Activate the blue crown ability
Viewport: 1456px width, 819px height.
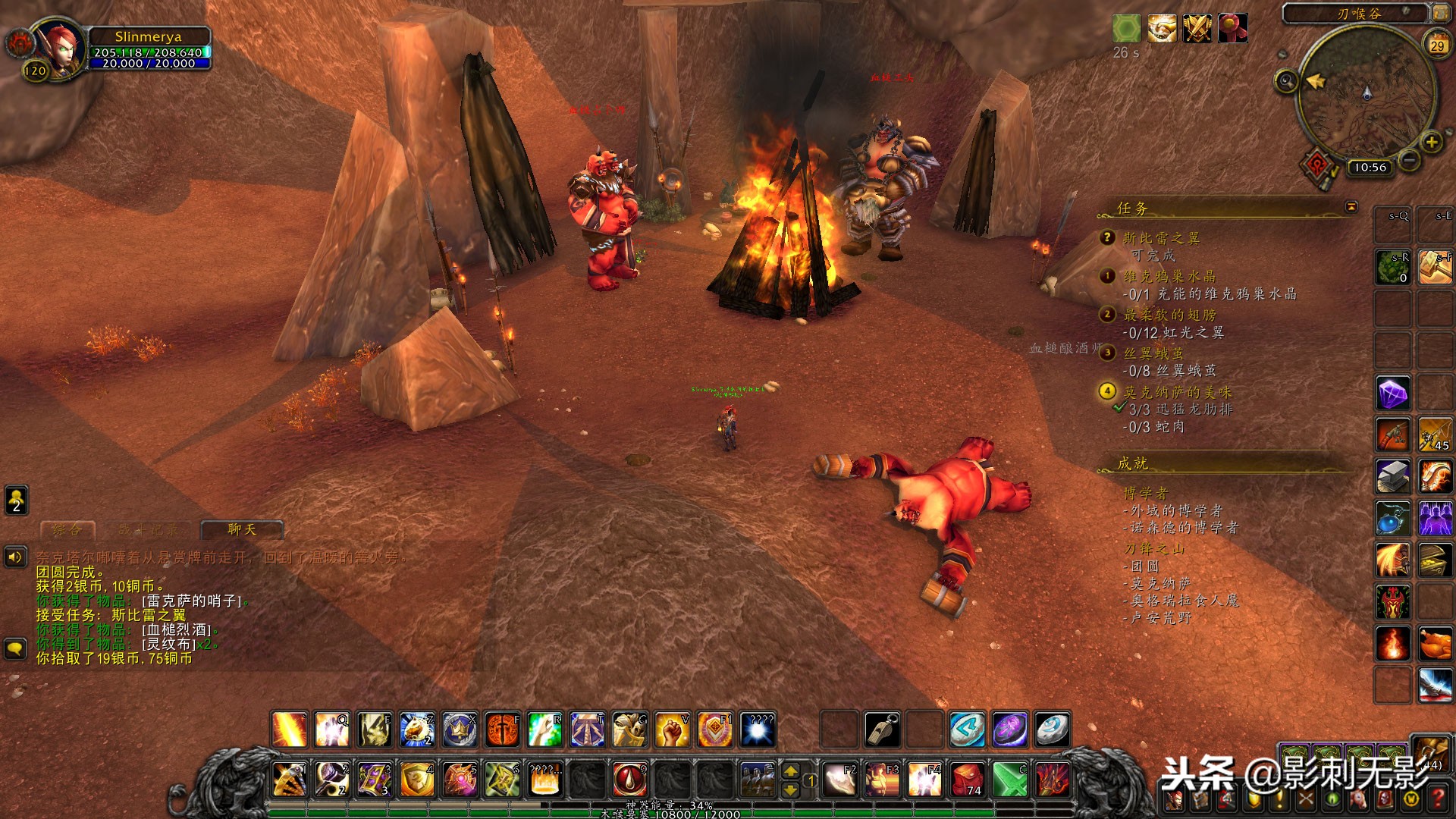point(460,730)
